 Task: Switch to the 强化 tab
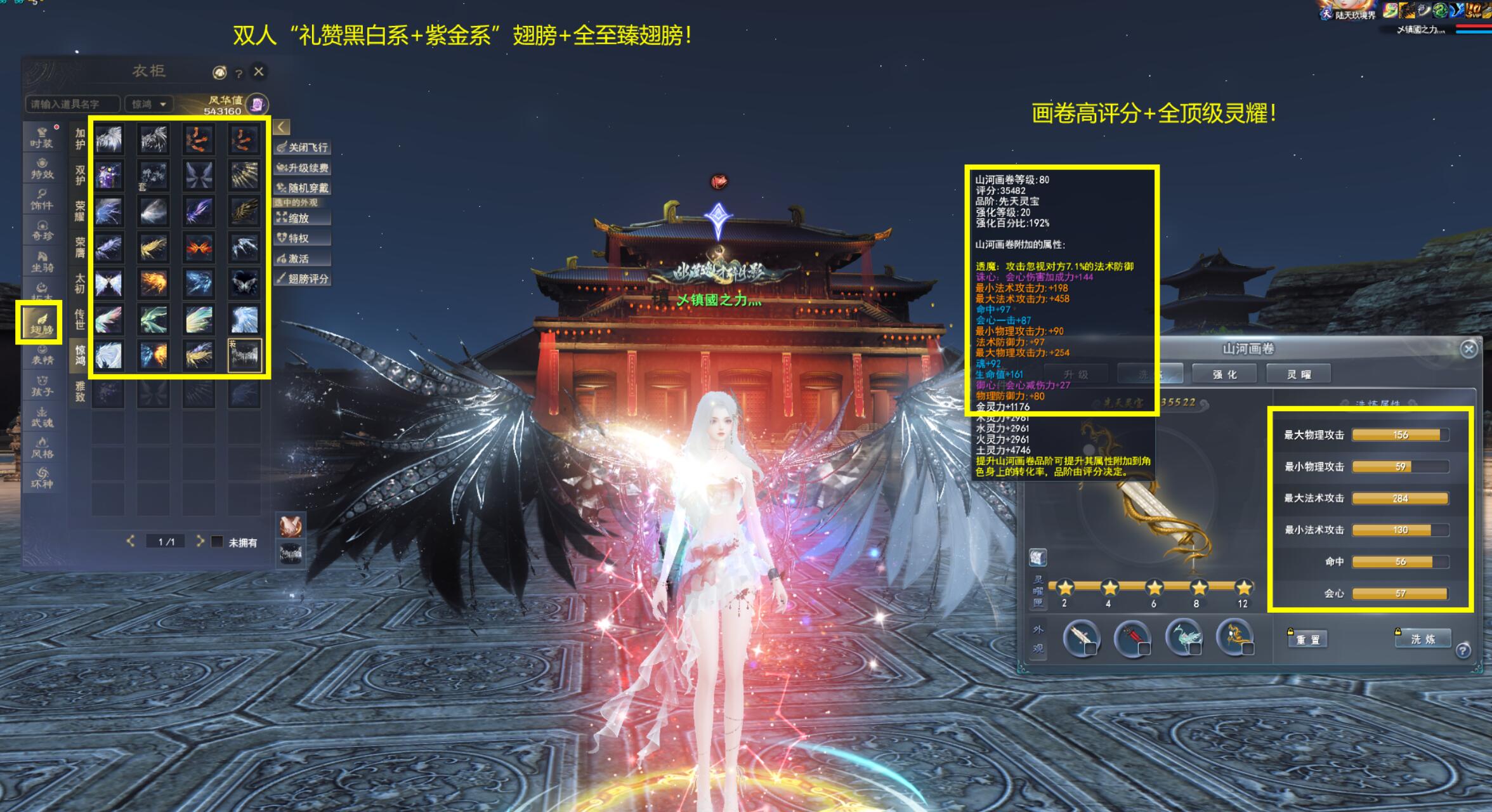(1224, 374)
